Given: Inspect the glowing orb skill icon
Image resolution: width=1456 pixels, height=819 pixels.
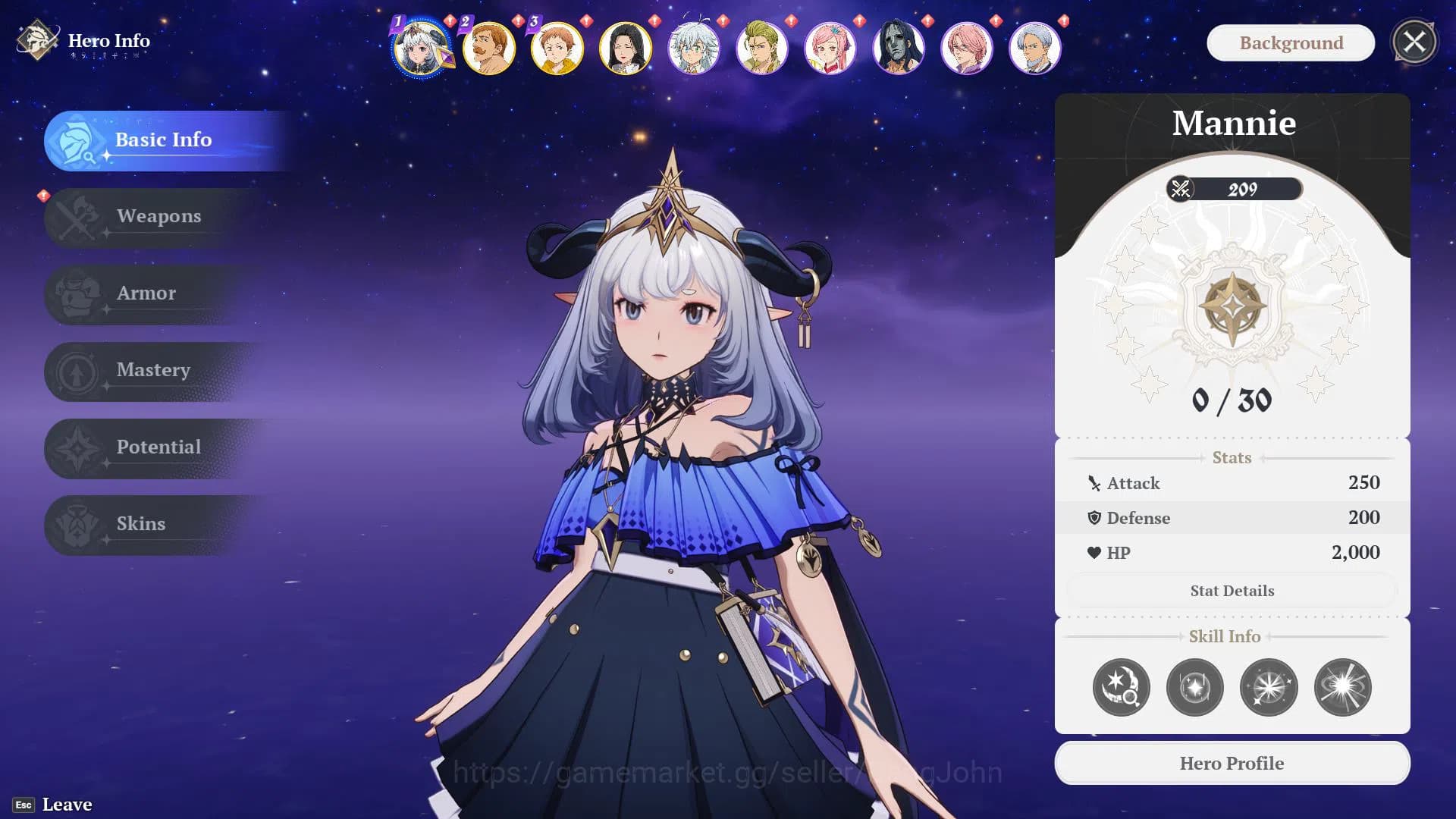Looking at the screenshot, I should [x=1194, y=688].
